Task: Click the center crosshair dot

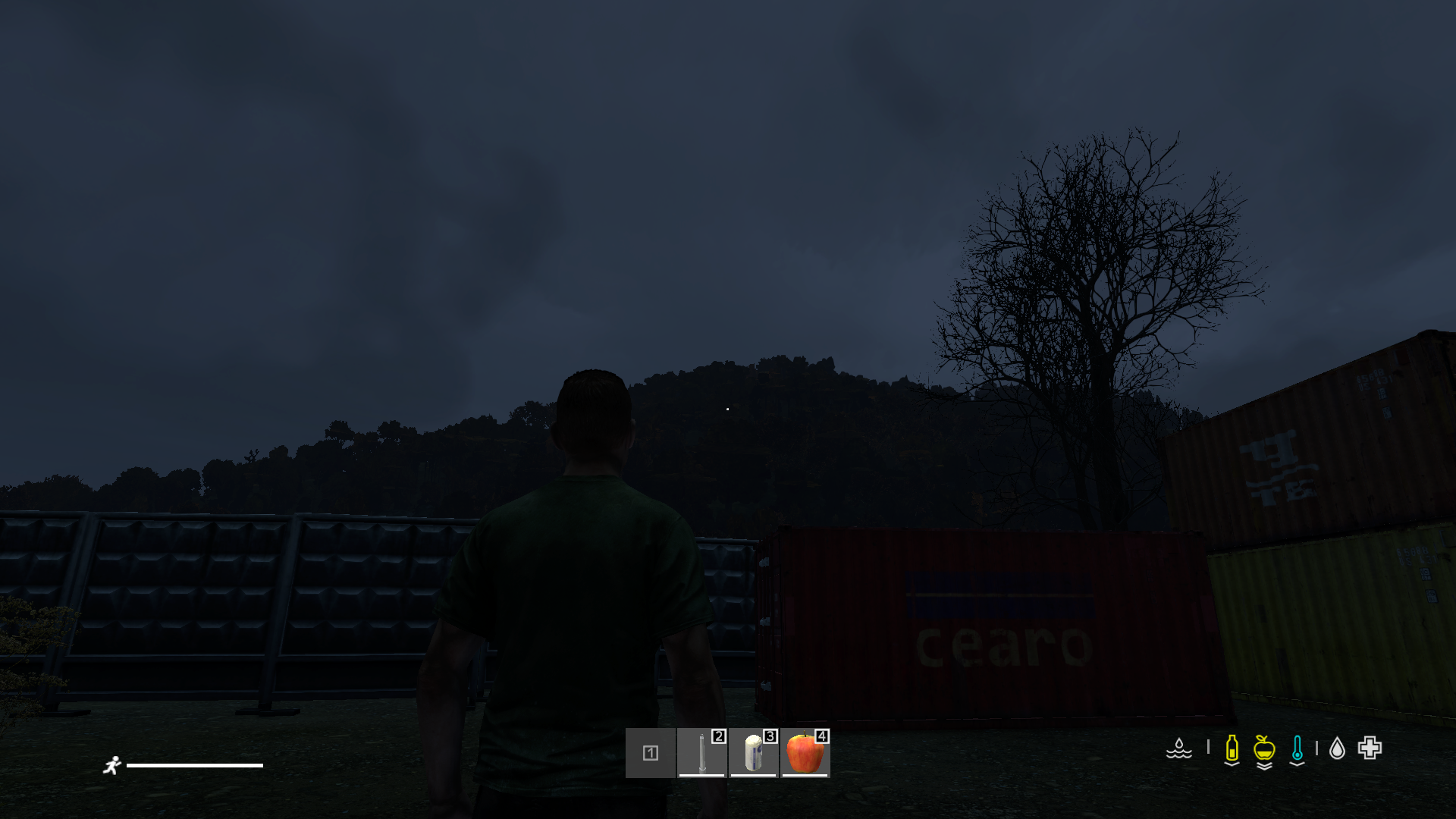Action: tap(728, 409)
